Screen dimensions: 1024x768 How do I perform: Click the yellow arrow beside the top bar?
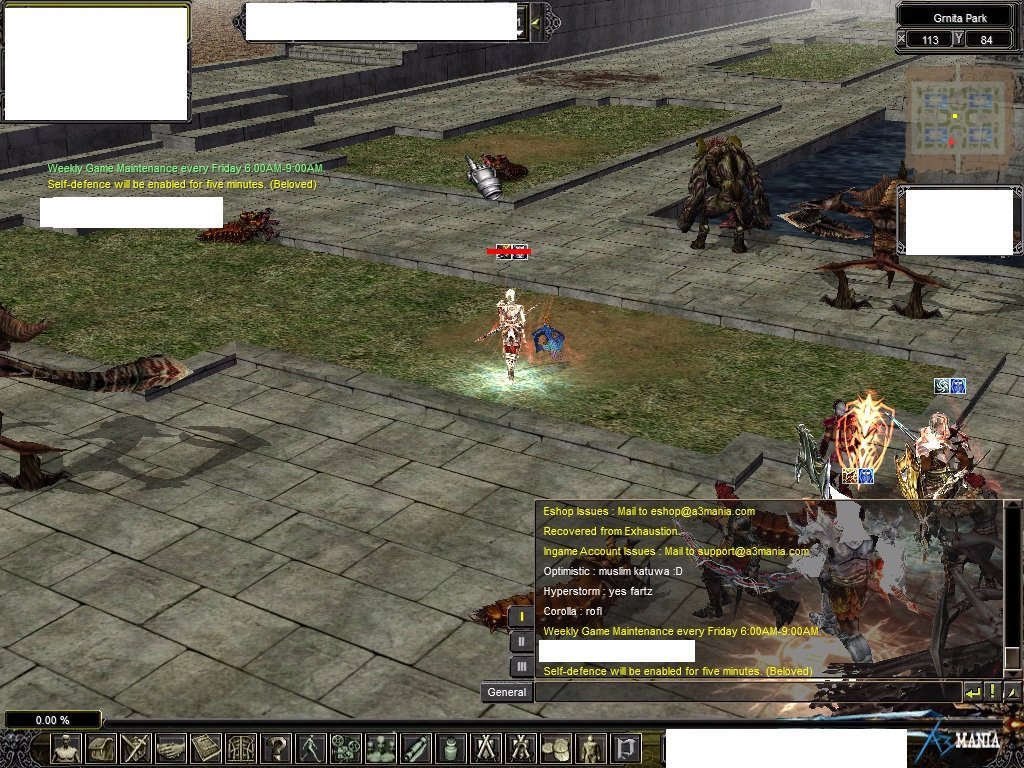536,22
